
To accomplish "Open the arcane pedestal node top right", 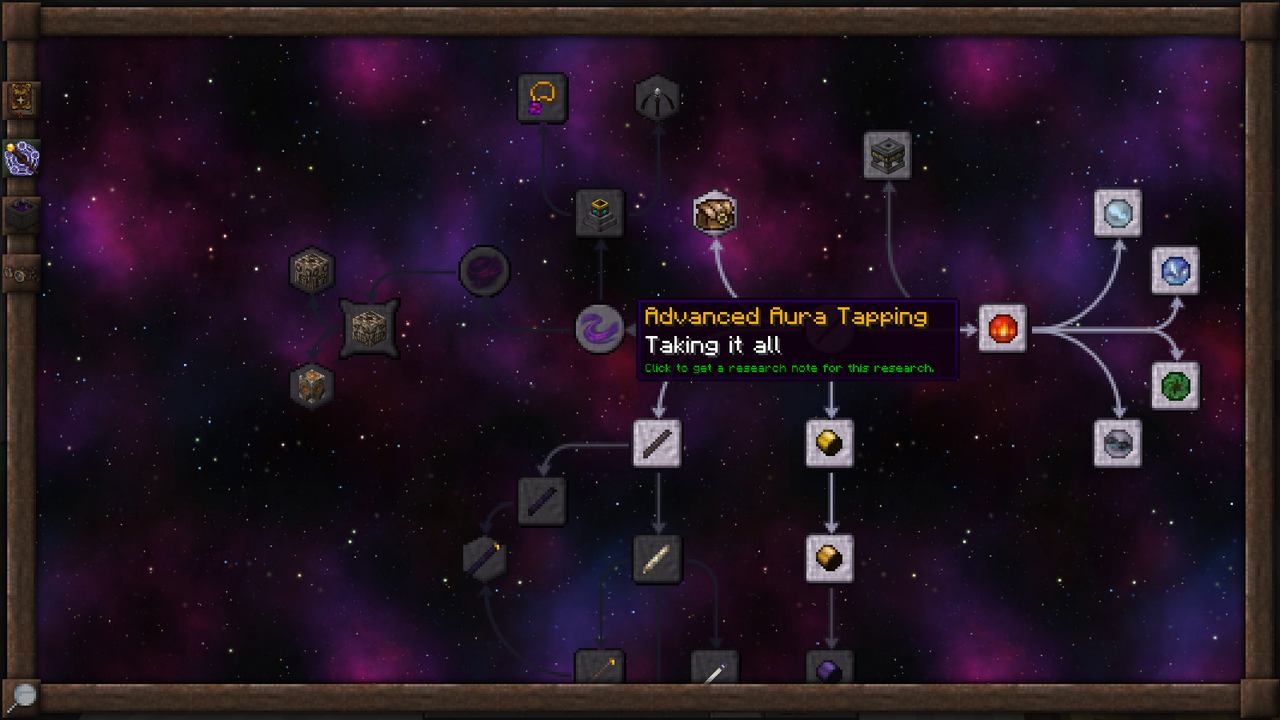I will 886,153.
